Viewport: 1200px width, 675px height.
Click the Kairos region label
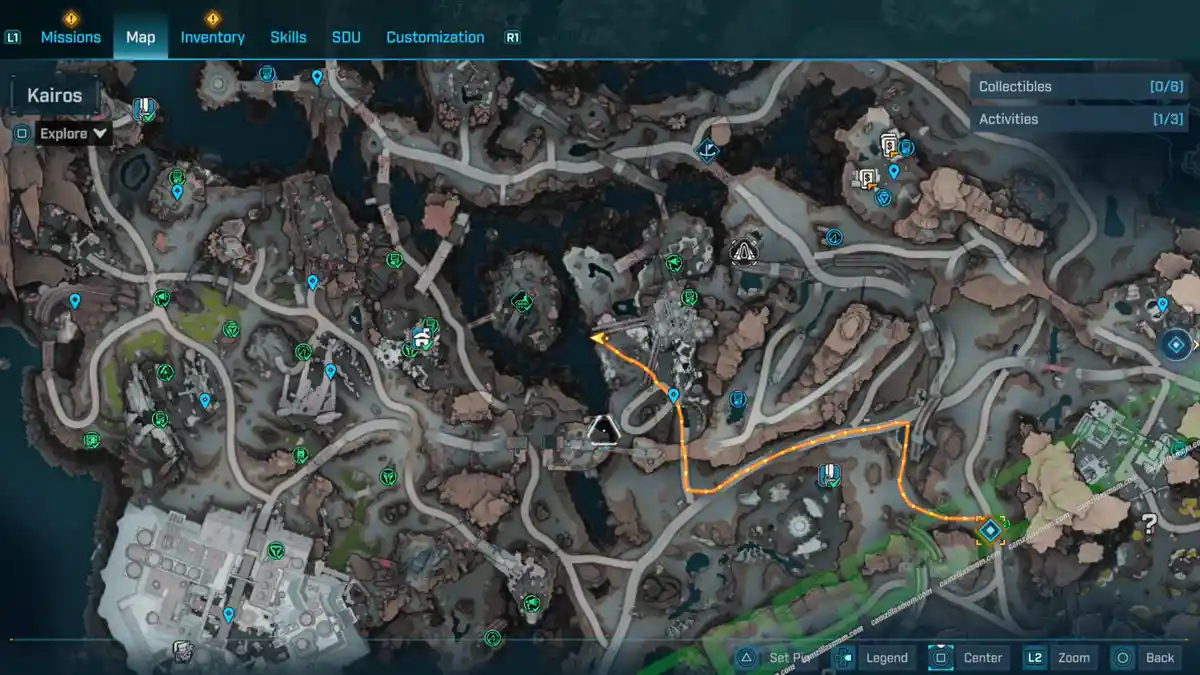click(55, 97)
